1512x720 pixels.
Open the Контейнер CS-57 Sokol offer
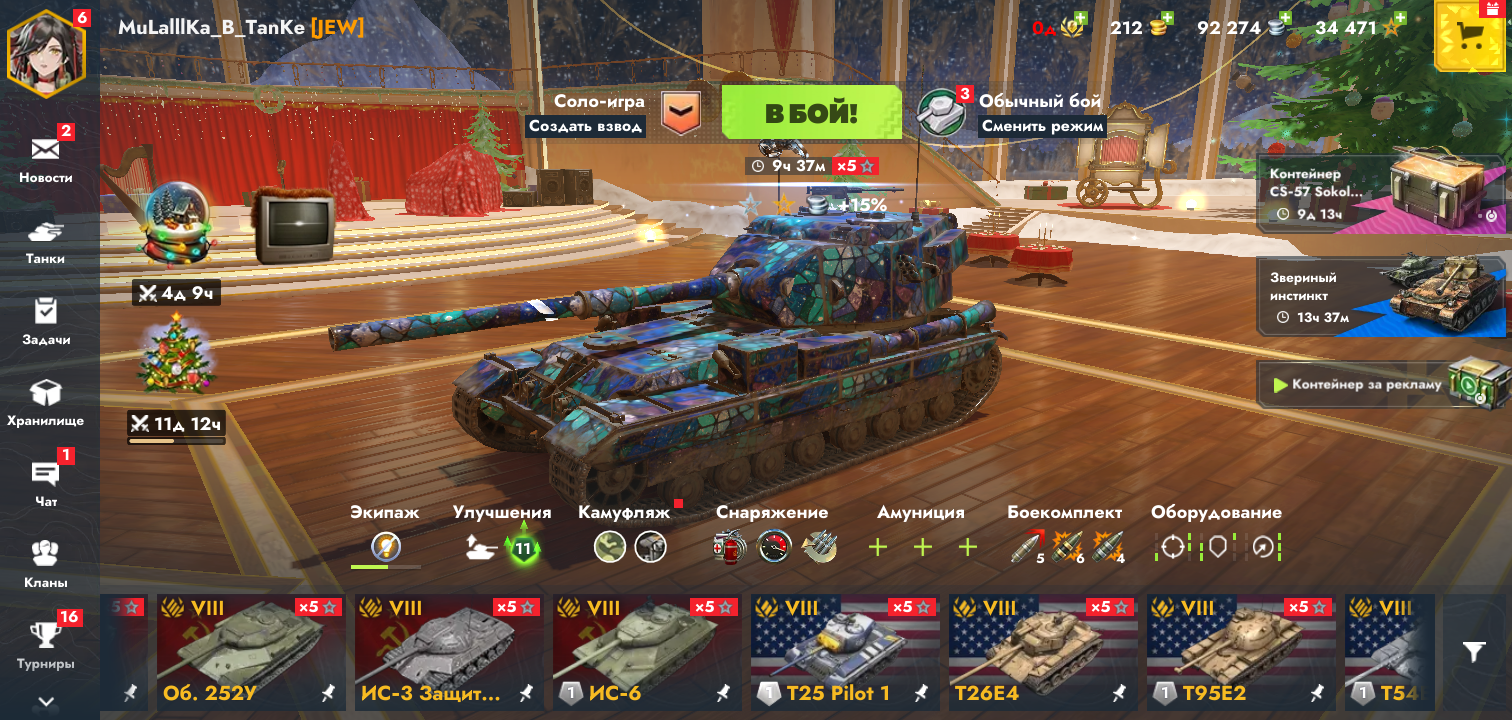[1381, 193]
